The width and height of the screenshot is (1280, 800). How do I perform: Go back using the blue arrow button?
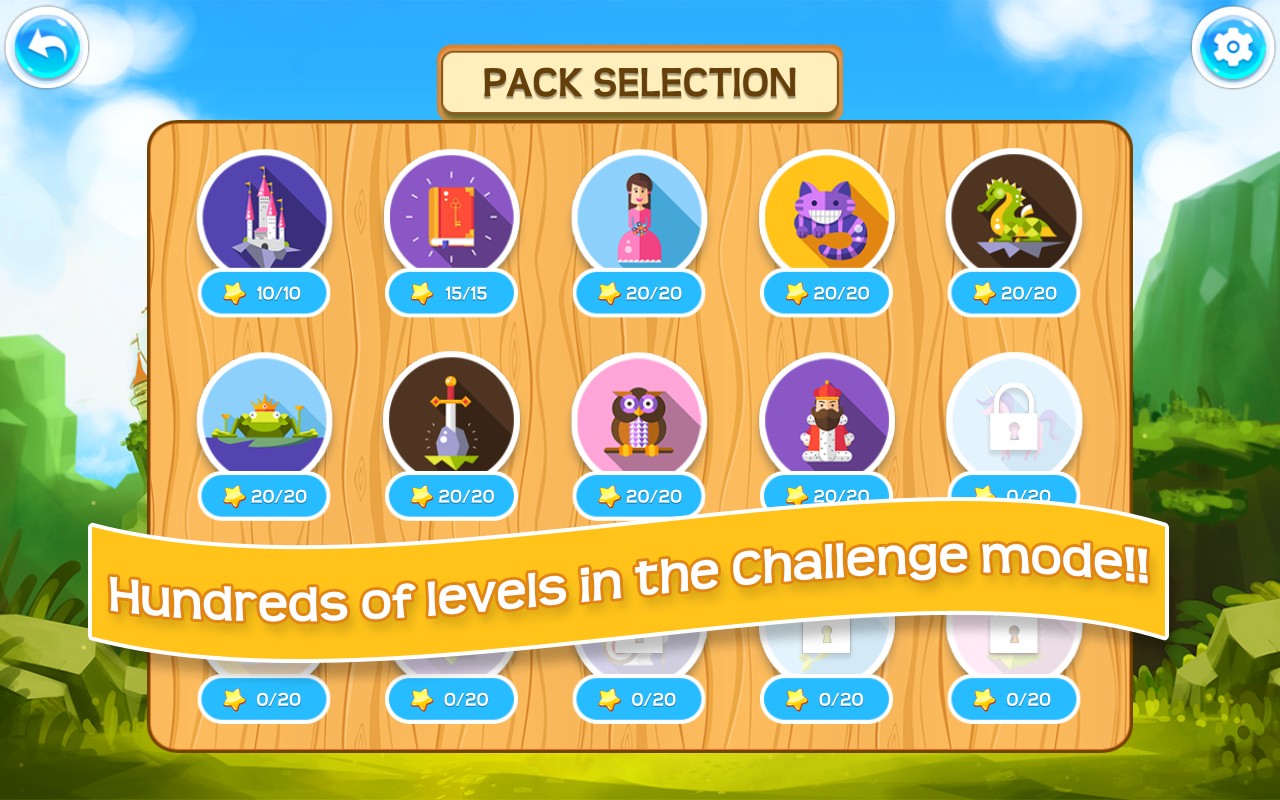[47, 46]
